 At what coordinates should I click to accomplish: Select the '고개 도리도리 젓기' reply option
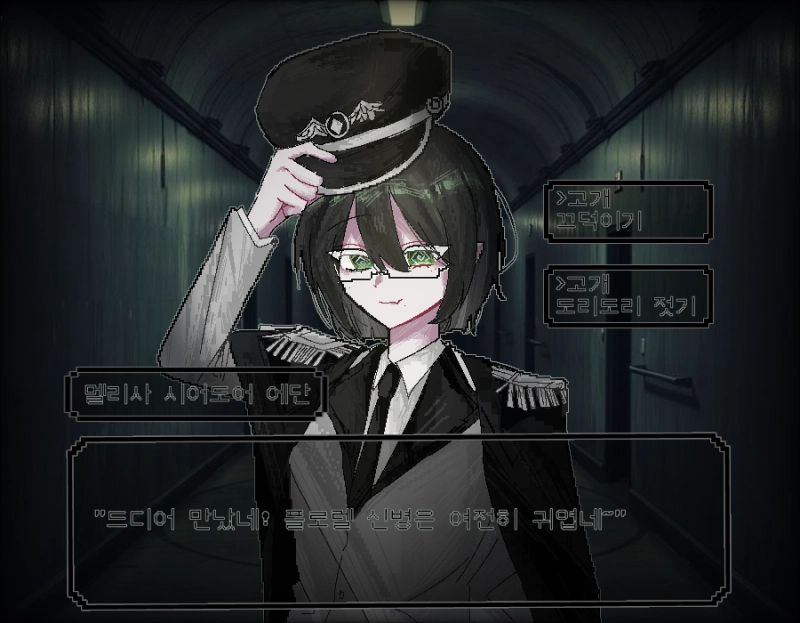pos(627,295)
